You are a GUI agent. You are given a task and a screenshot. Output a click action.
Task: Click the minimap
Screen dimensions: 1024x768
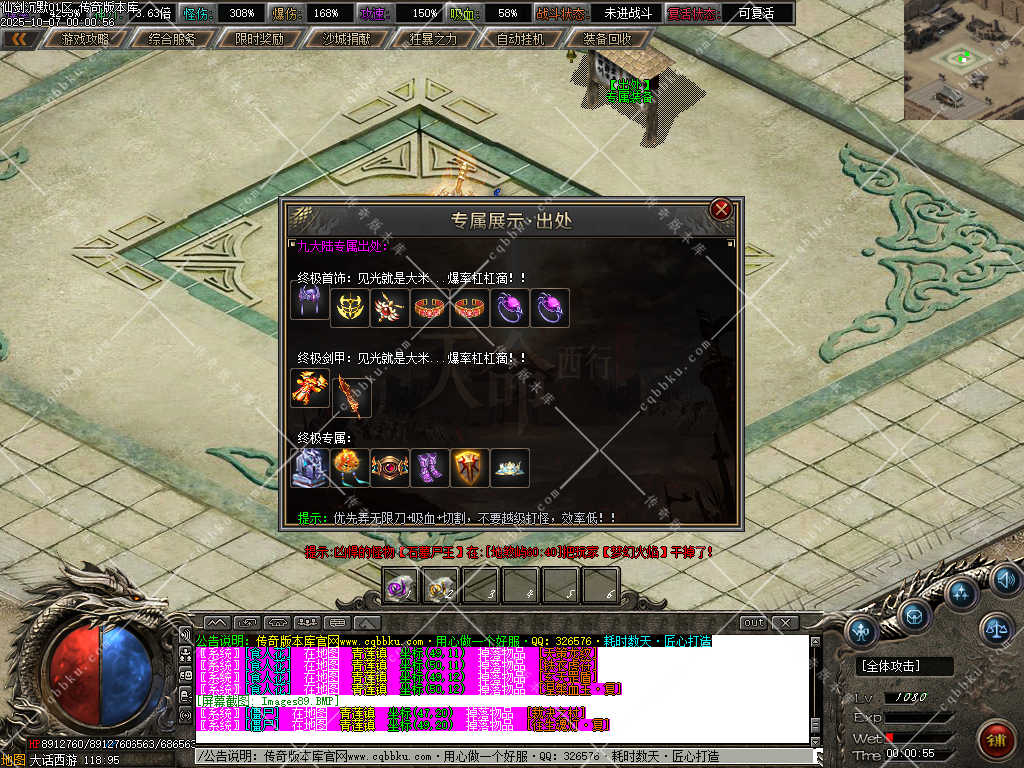963,60
